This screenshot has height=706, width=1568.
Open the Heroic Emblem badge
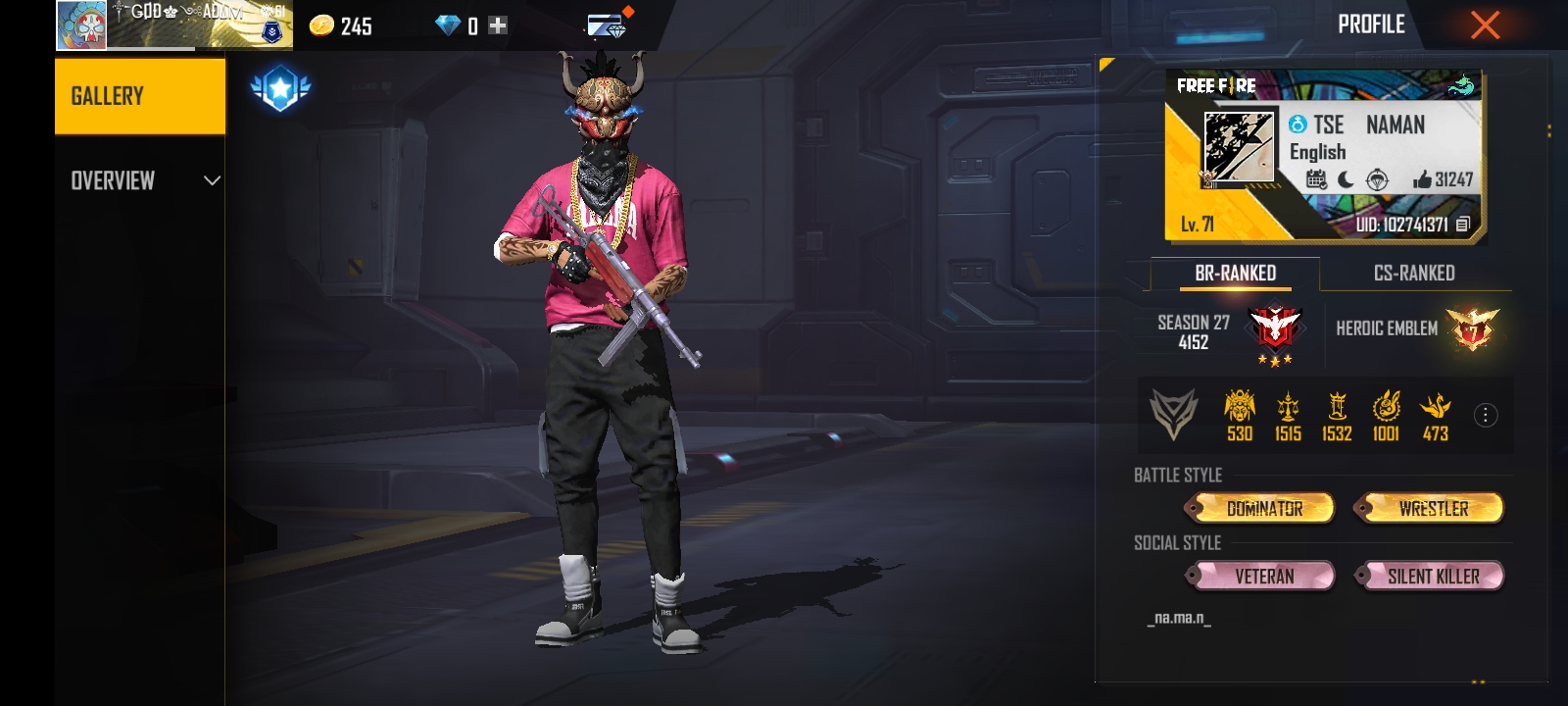[x=1472, y=328]
